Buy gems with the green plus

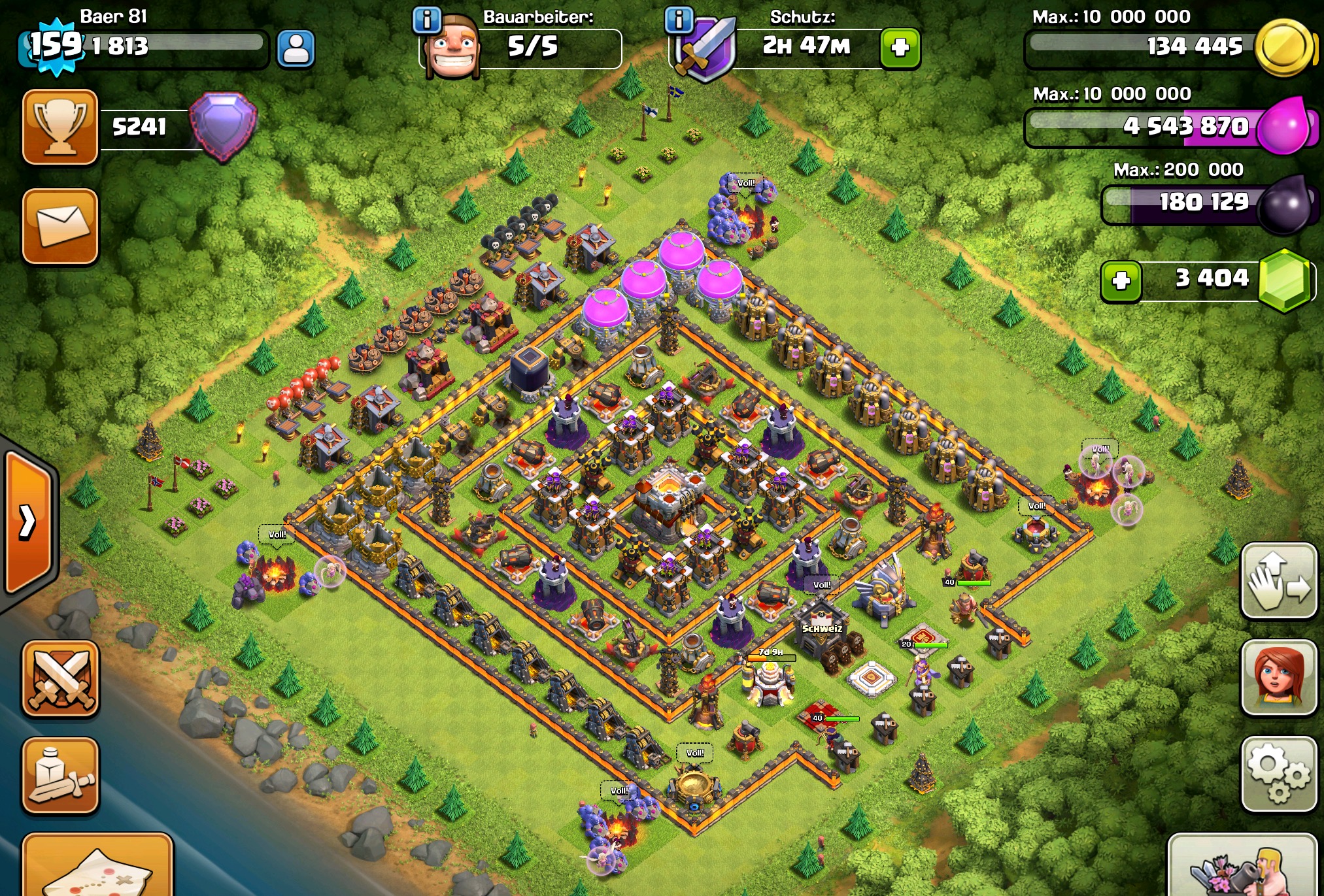point(1121,281)
